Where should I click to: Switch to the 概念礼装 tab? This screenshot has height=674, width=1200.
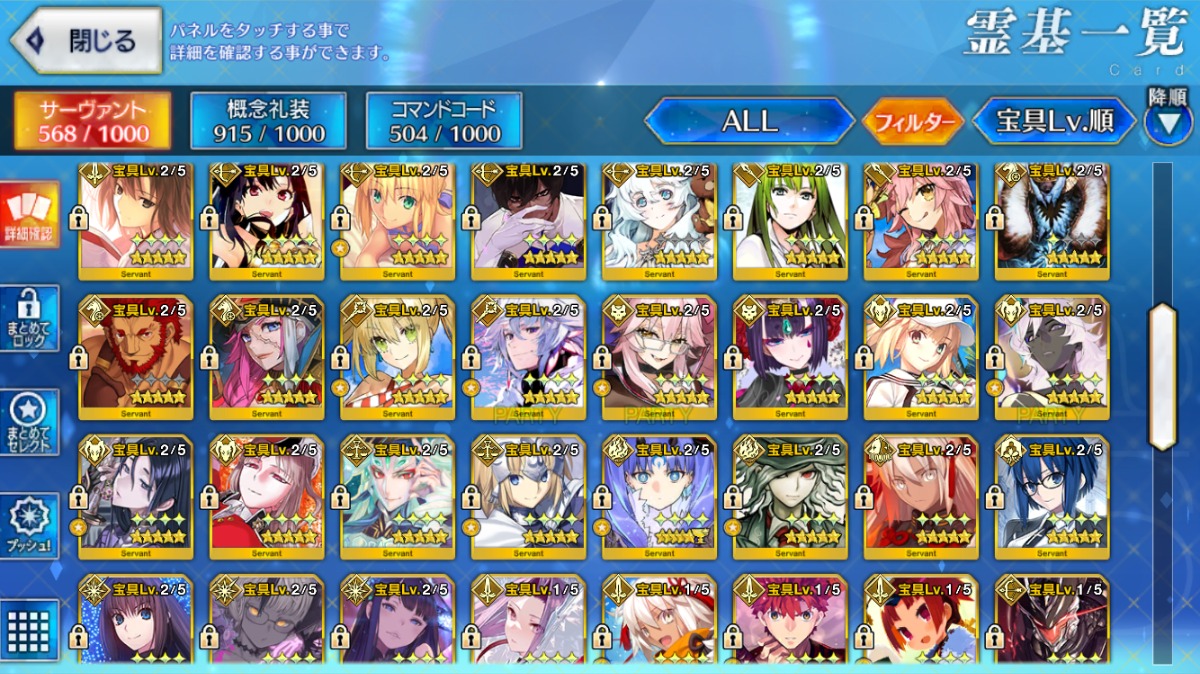point(268,121)
